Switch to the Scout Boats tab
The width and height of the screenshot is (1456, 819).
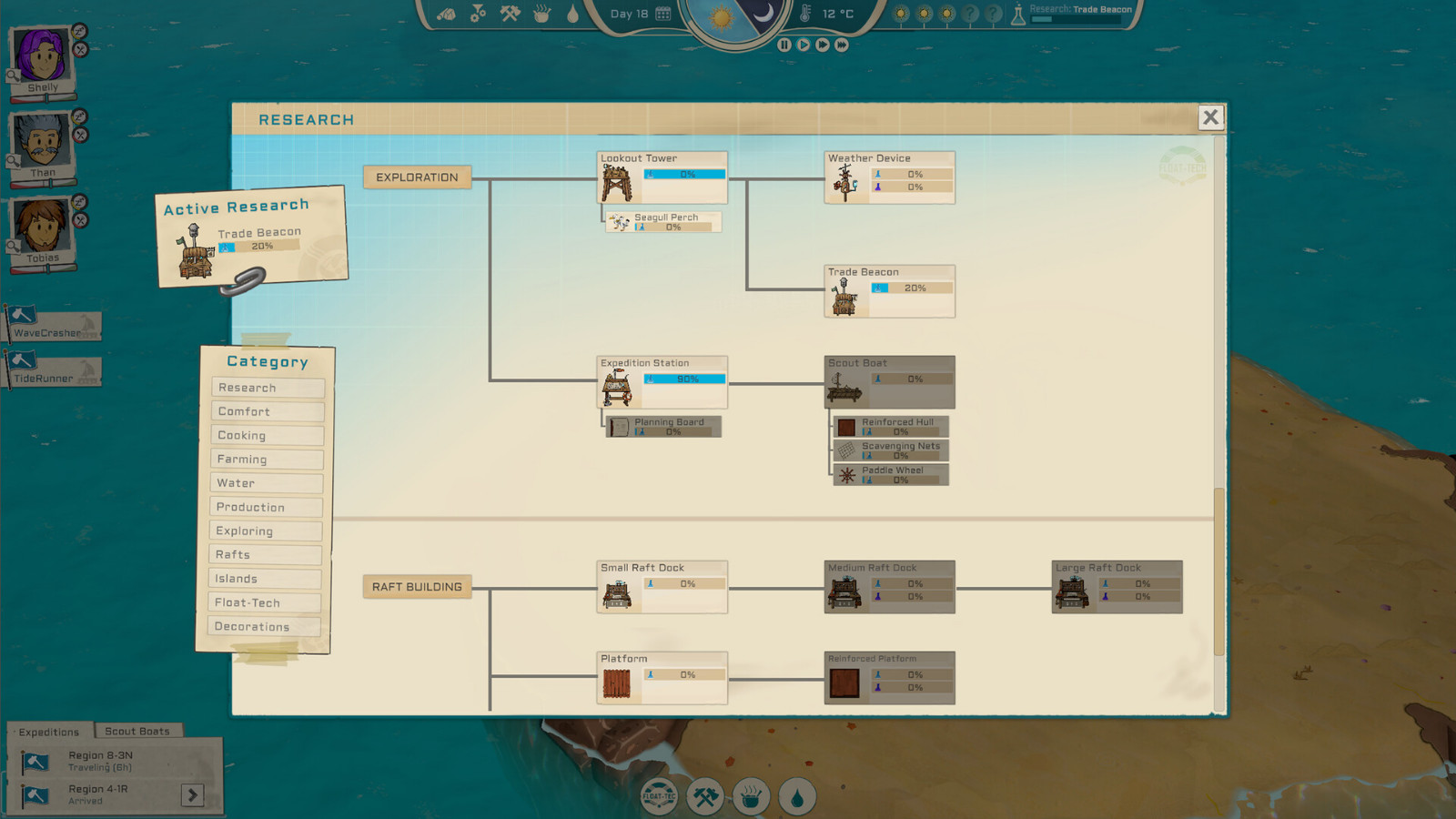(x=137, y=731)
